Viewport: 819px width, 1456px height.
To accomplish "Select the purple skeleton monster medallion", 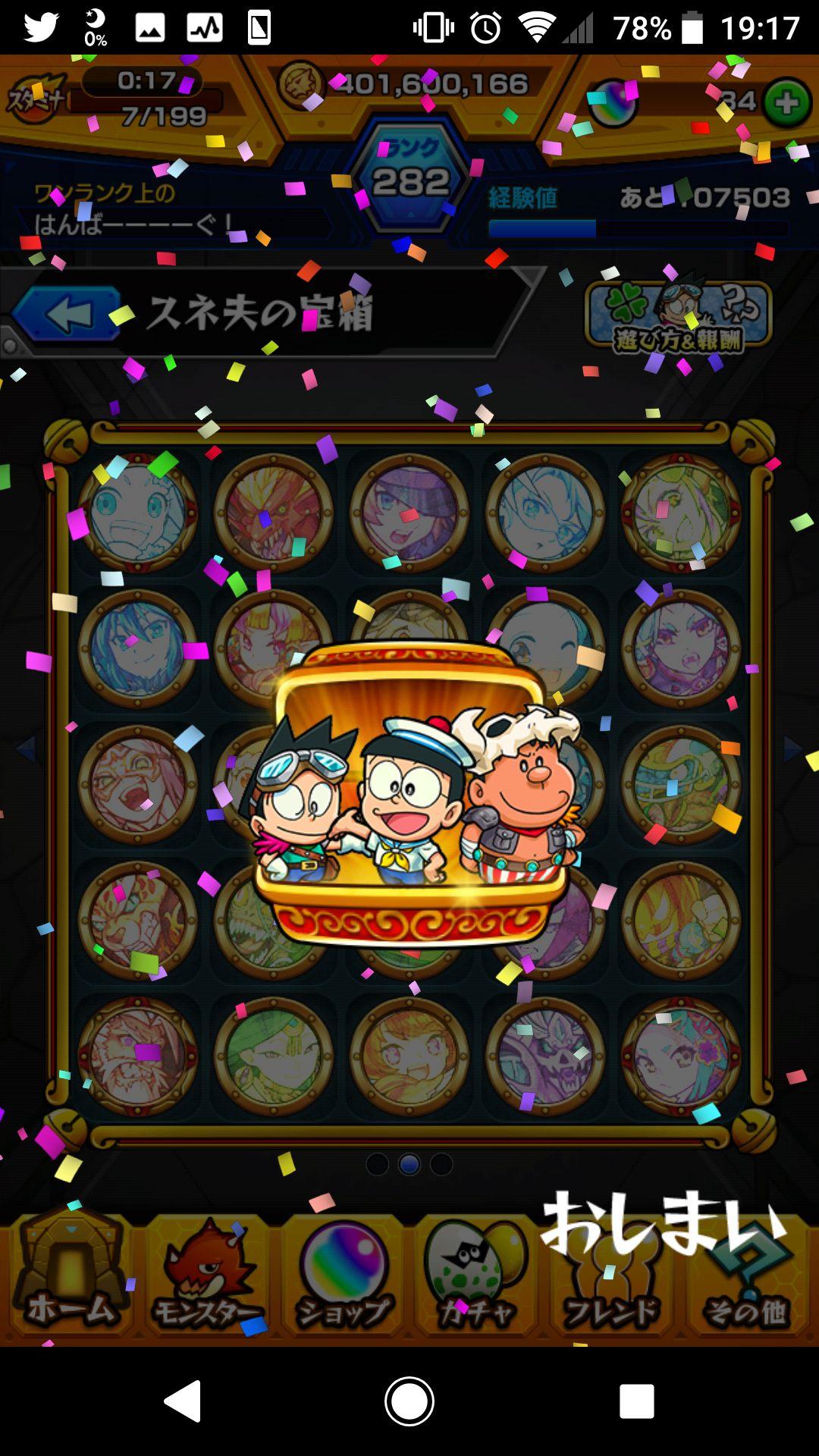I will click(x=544, y=1054).
